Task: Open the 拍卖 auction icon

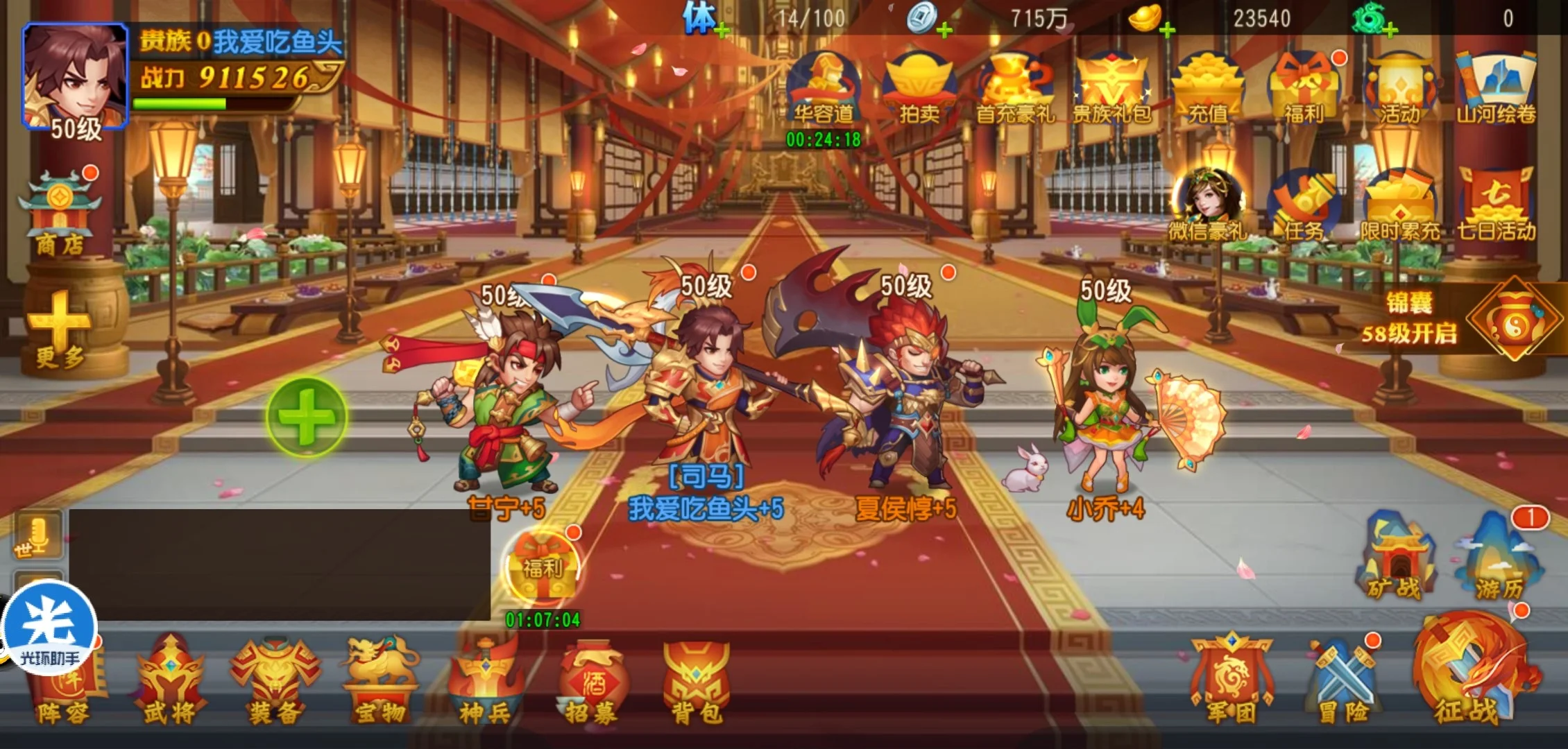Action: tap(919, 88)
